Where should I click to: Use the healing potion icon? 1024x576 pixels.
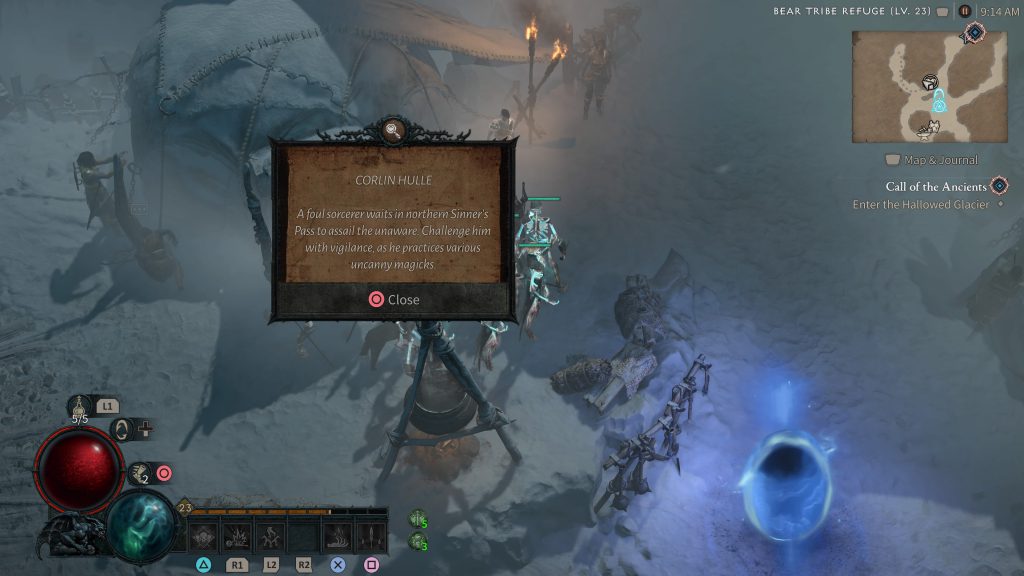tap(81, 409)
